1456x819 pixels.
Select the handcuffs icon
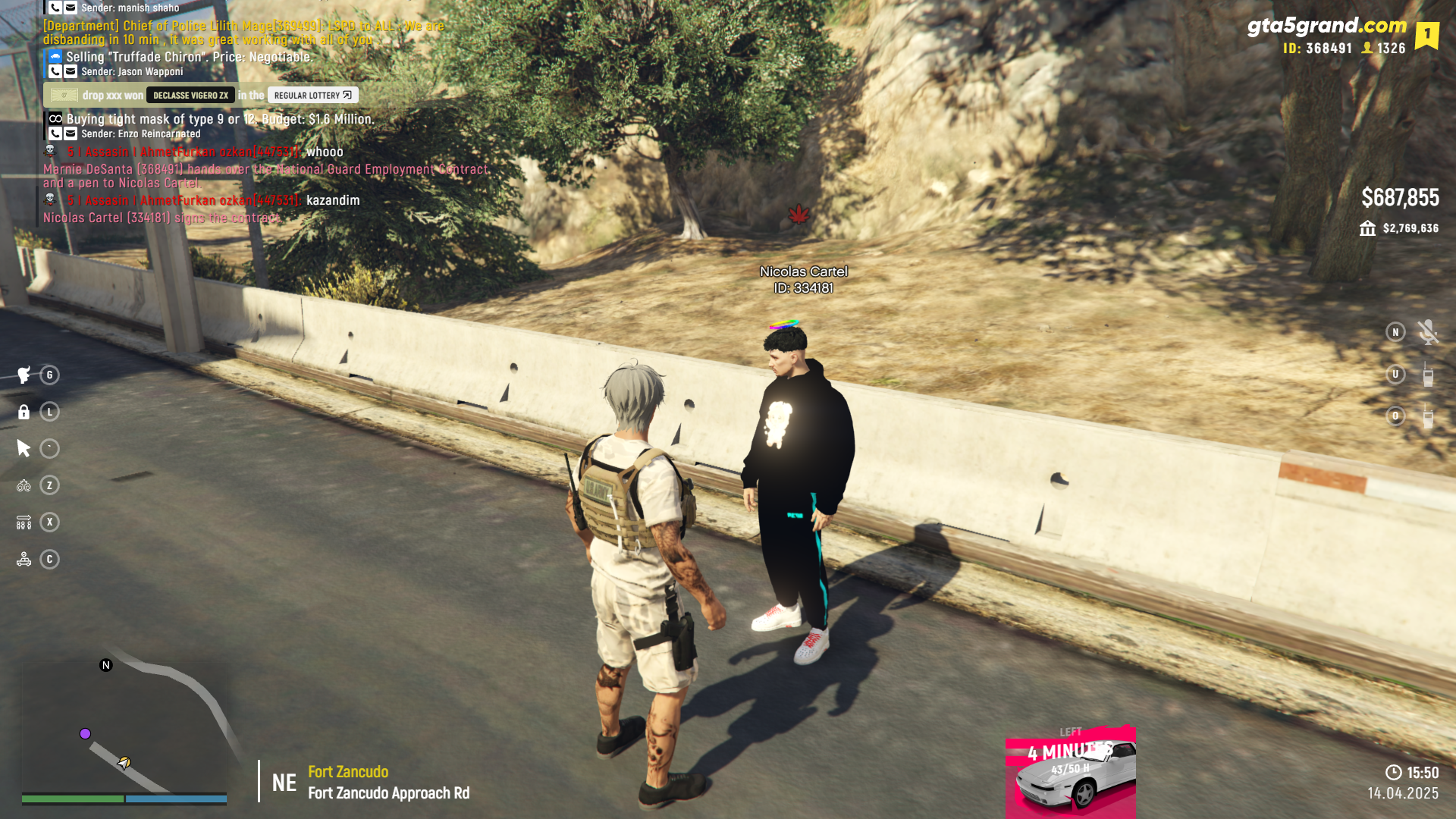pos(24,485)
